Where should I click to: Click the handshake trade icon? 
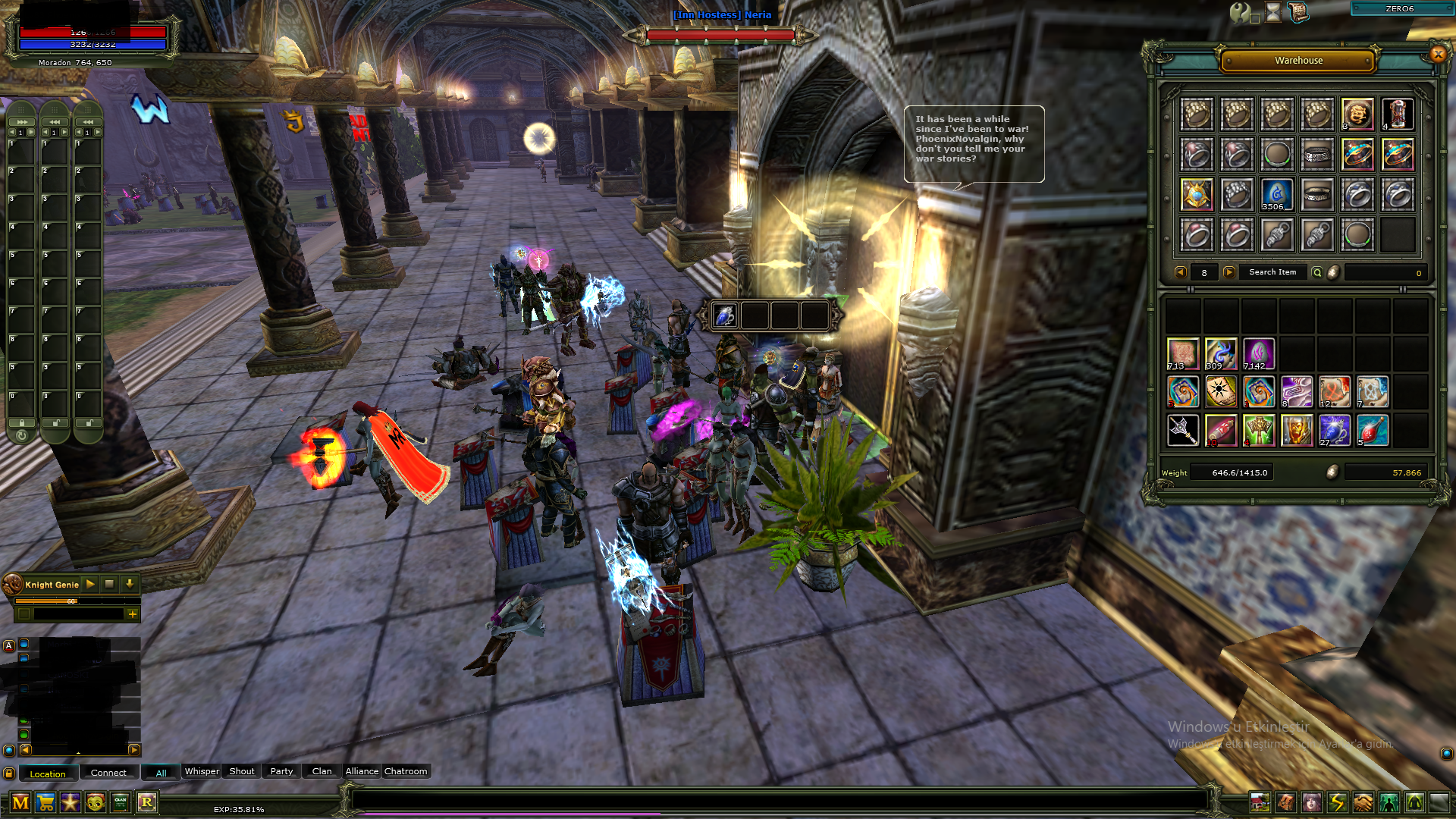pyautogui.click(x=1362, y=802)
